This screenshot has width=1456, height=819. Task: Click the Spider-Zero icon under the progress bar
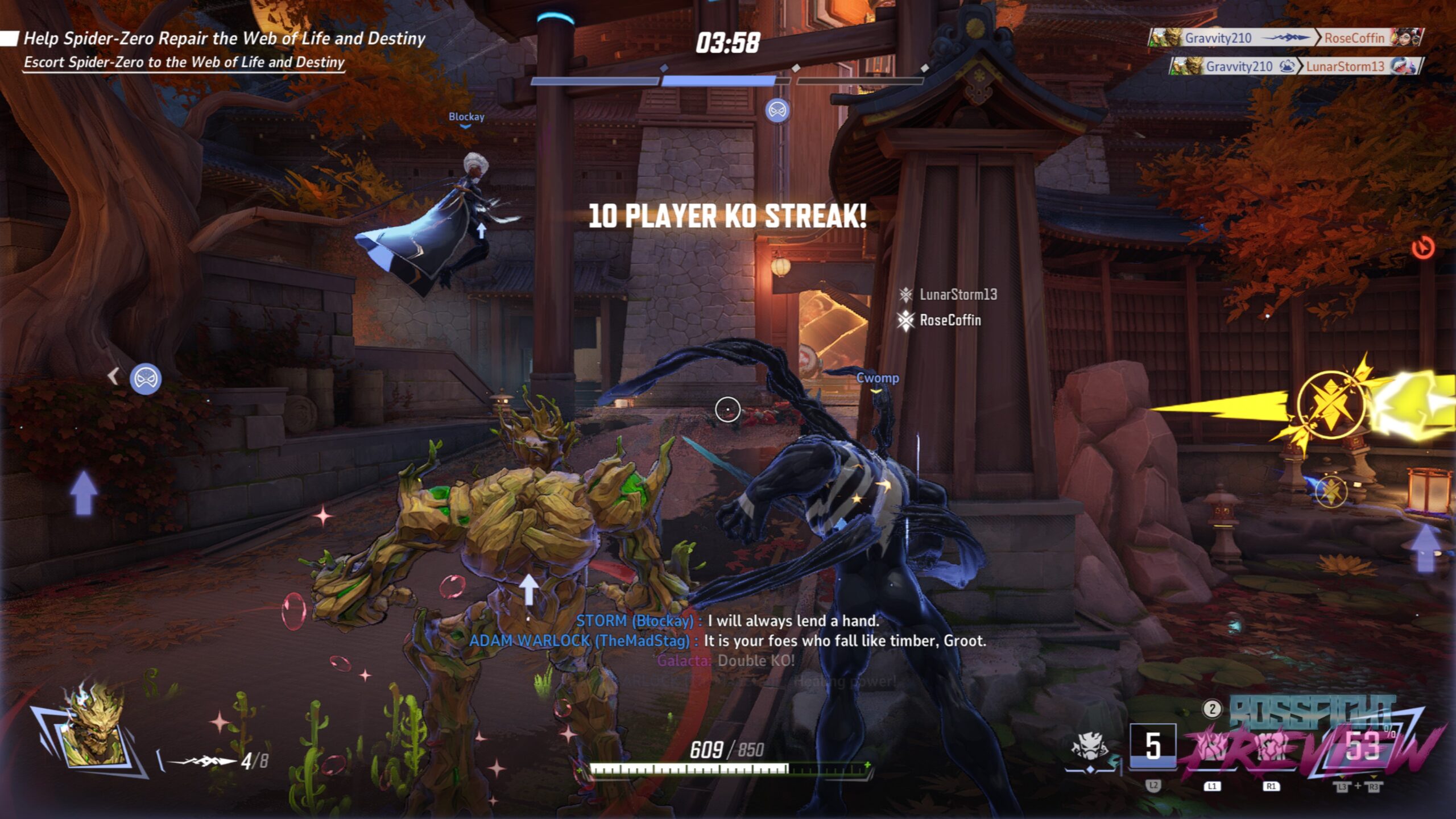coord(777,110)
